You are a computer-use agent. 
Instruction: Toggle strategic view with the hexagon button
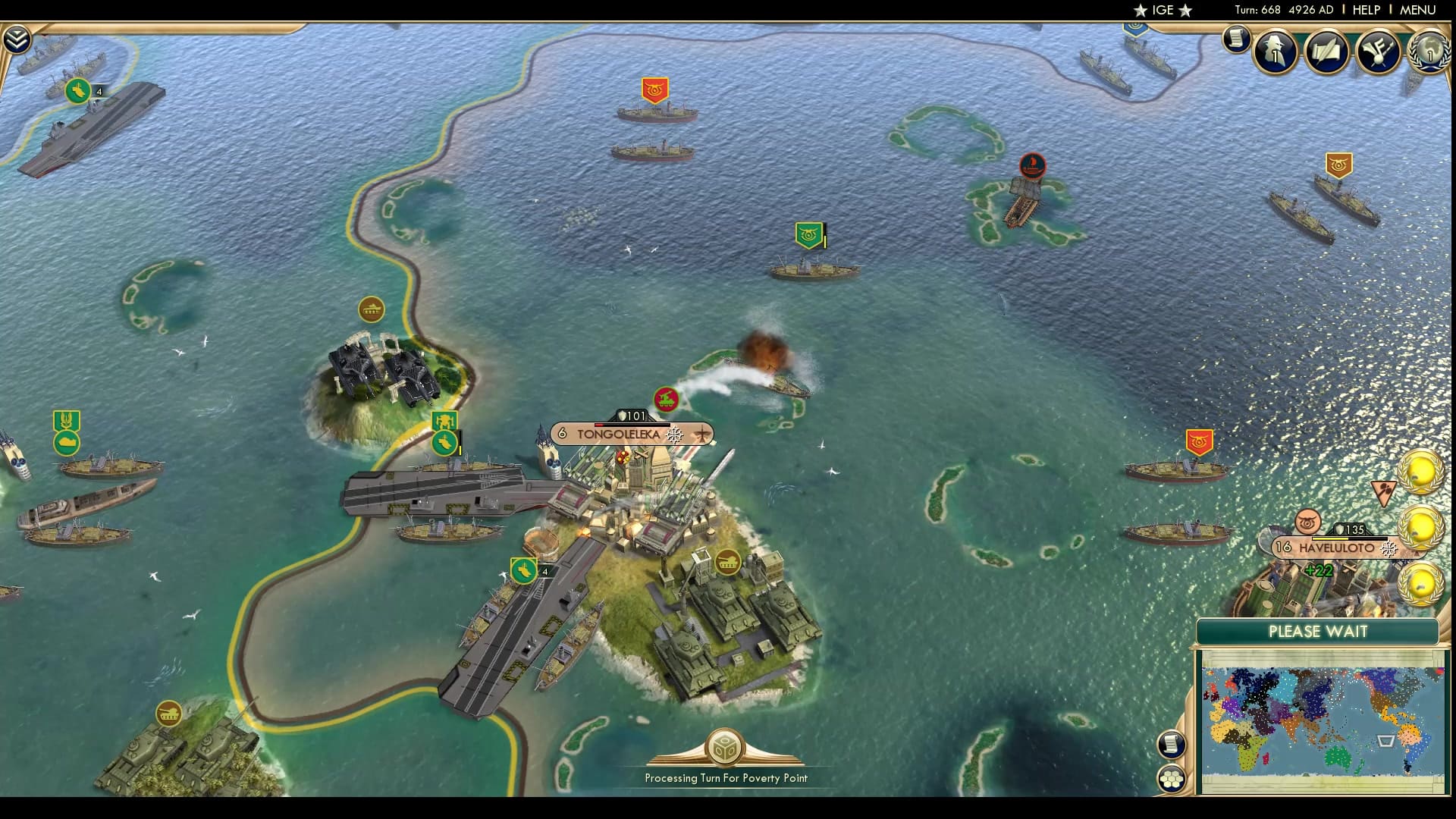pyautogui.click(x=1172, y=780)
